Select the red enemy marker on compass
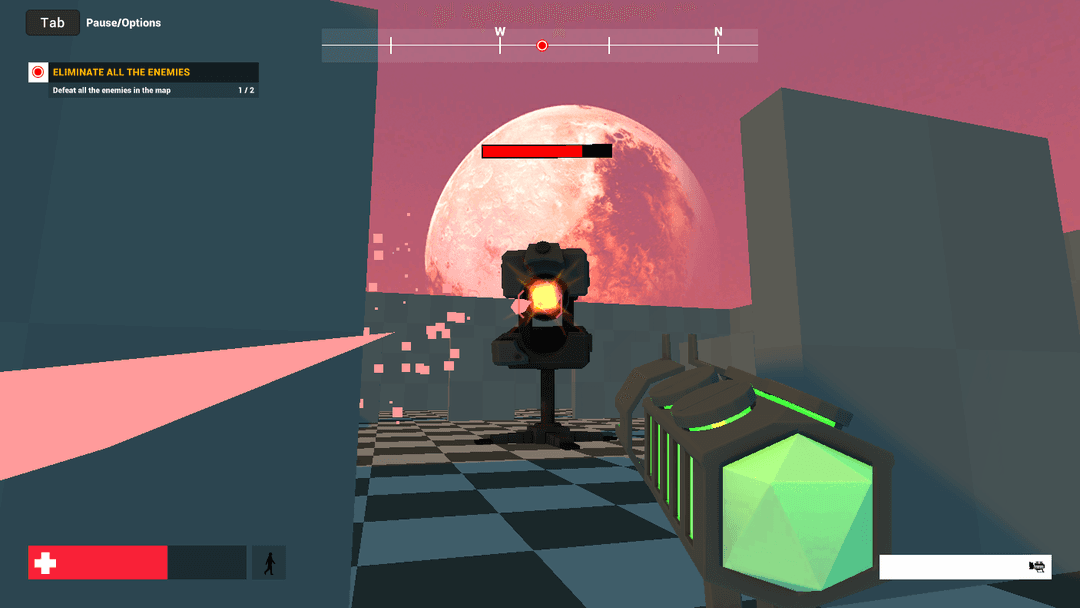 click(542, 45)
